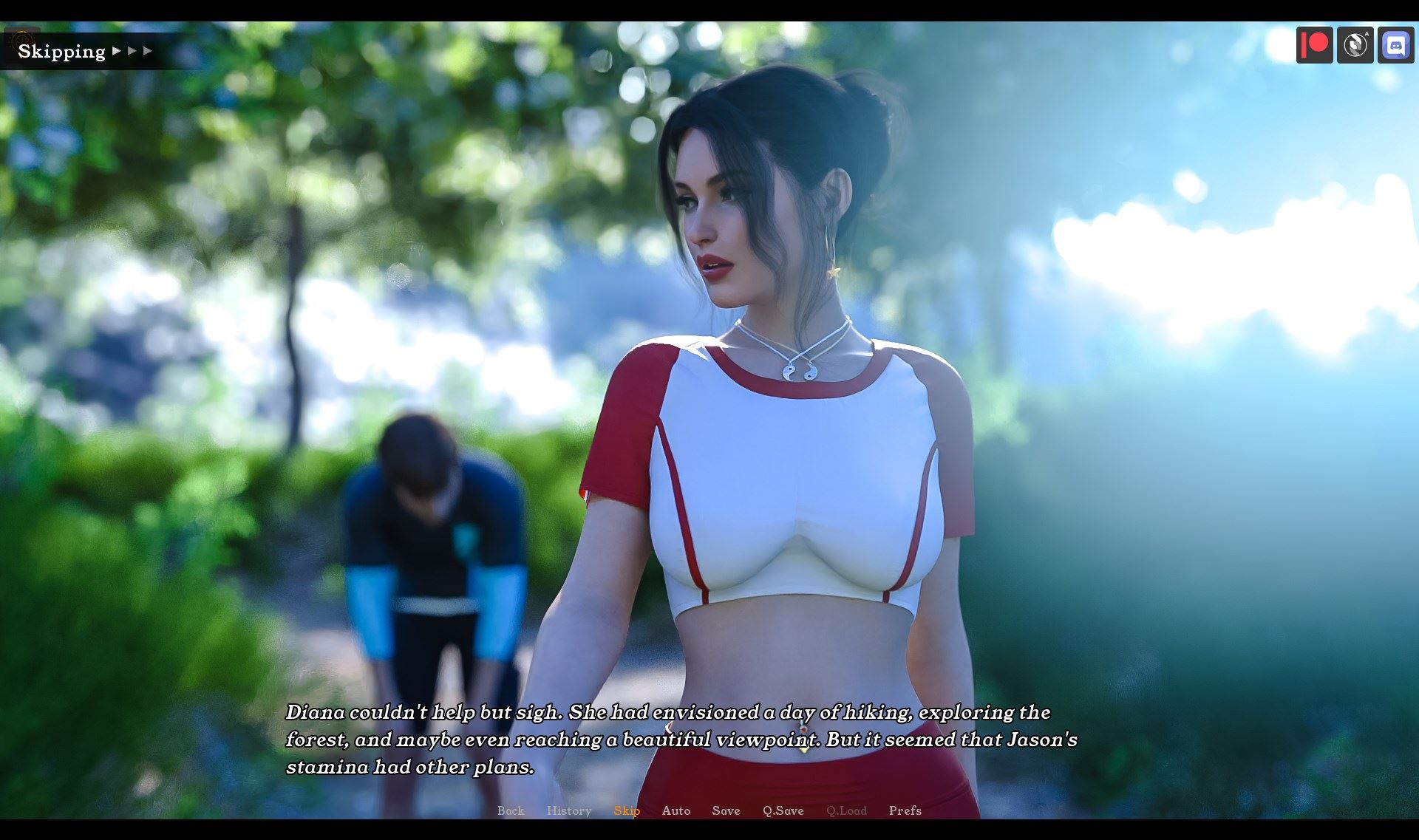Image resolution: width=1419 pixels, height=840 pixels.
Task: Click Diana's sprite to continue the story
Action: (776, 443)
